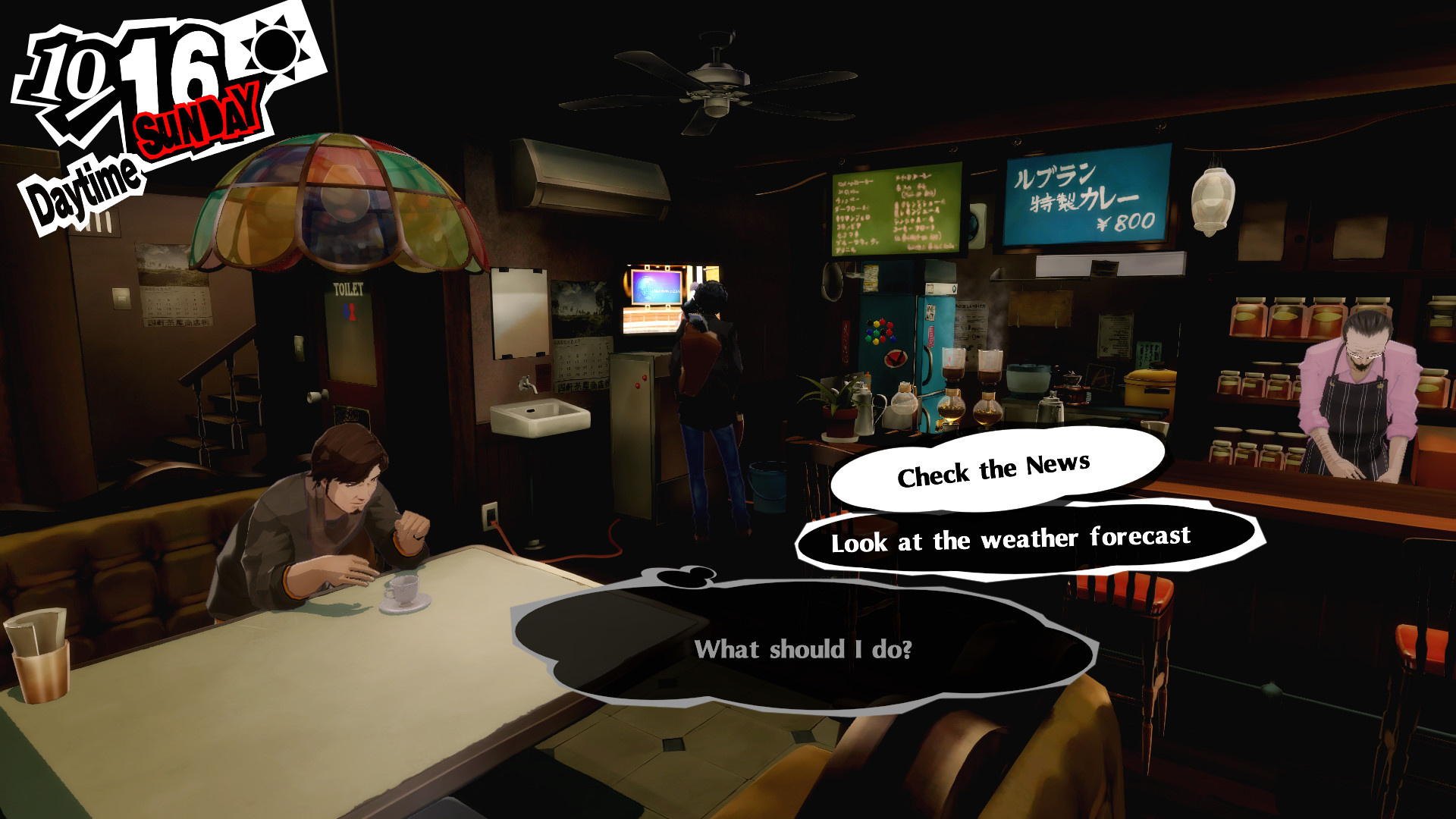The width and height of the screenshot is (1456, 819).
Task: Click the red button on the payphone cabinet
Action: [639, 385]
